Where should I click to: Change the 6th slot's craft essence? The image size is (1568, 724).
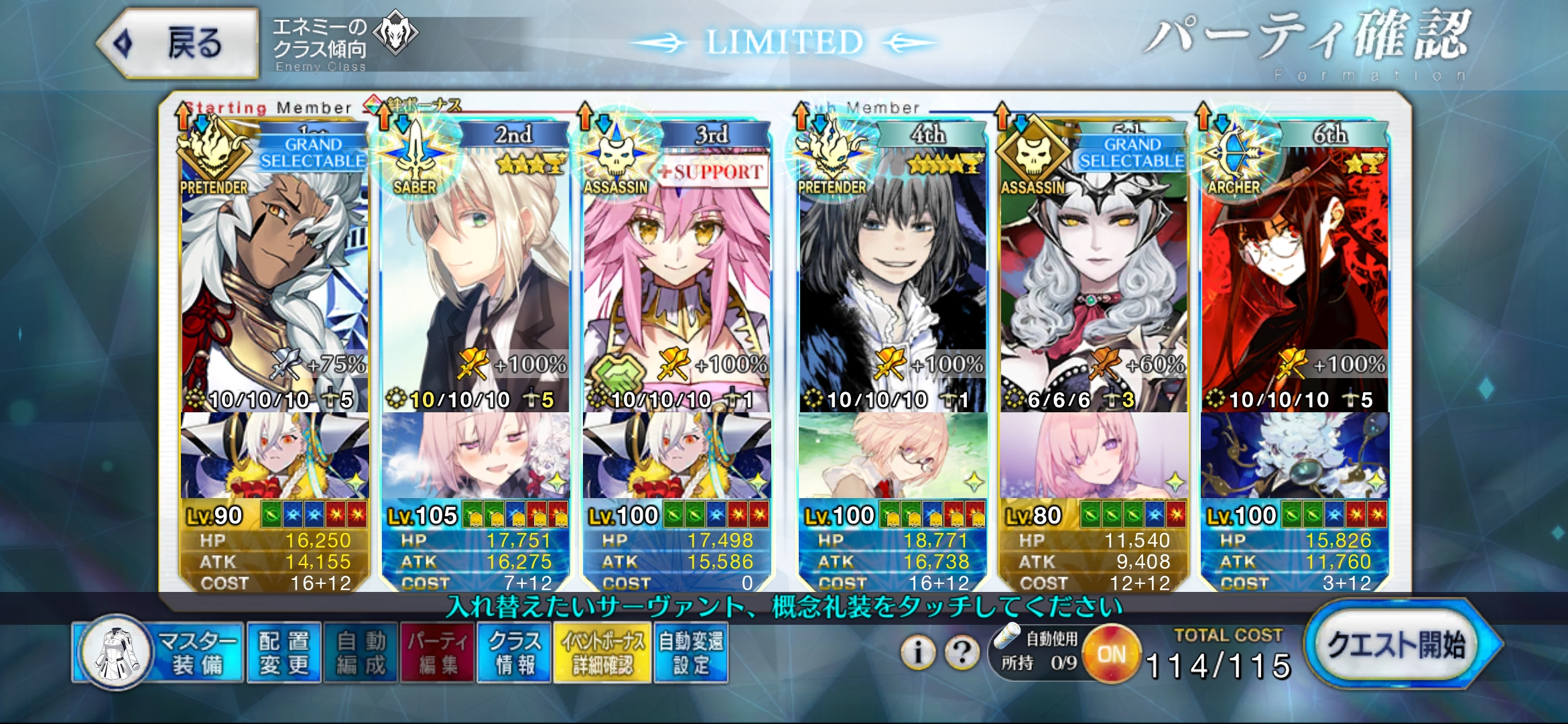[x=1295, y=455]
